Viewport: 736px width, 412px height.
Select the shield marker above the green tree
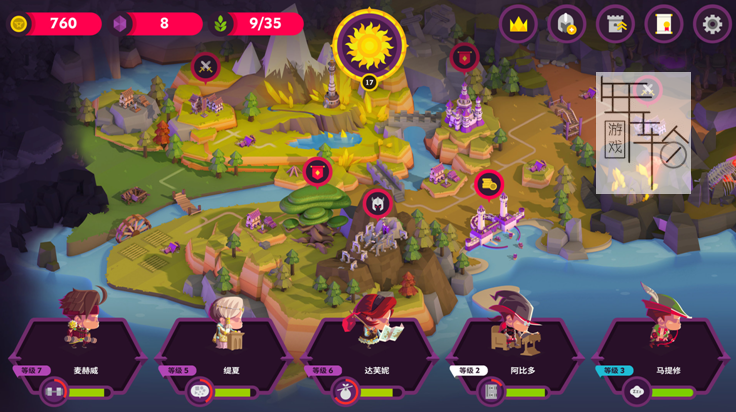click(317, 172)
